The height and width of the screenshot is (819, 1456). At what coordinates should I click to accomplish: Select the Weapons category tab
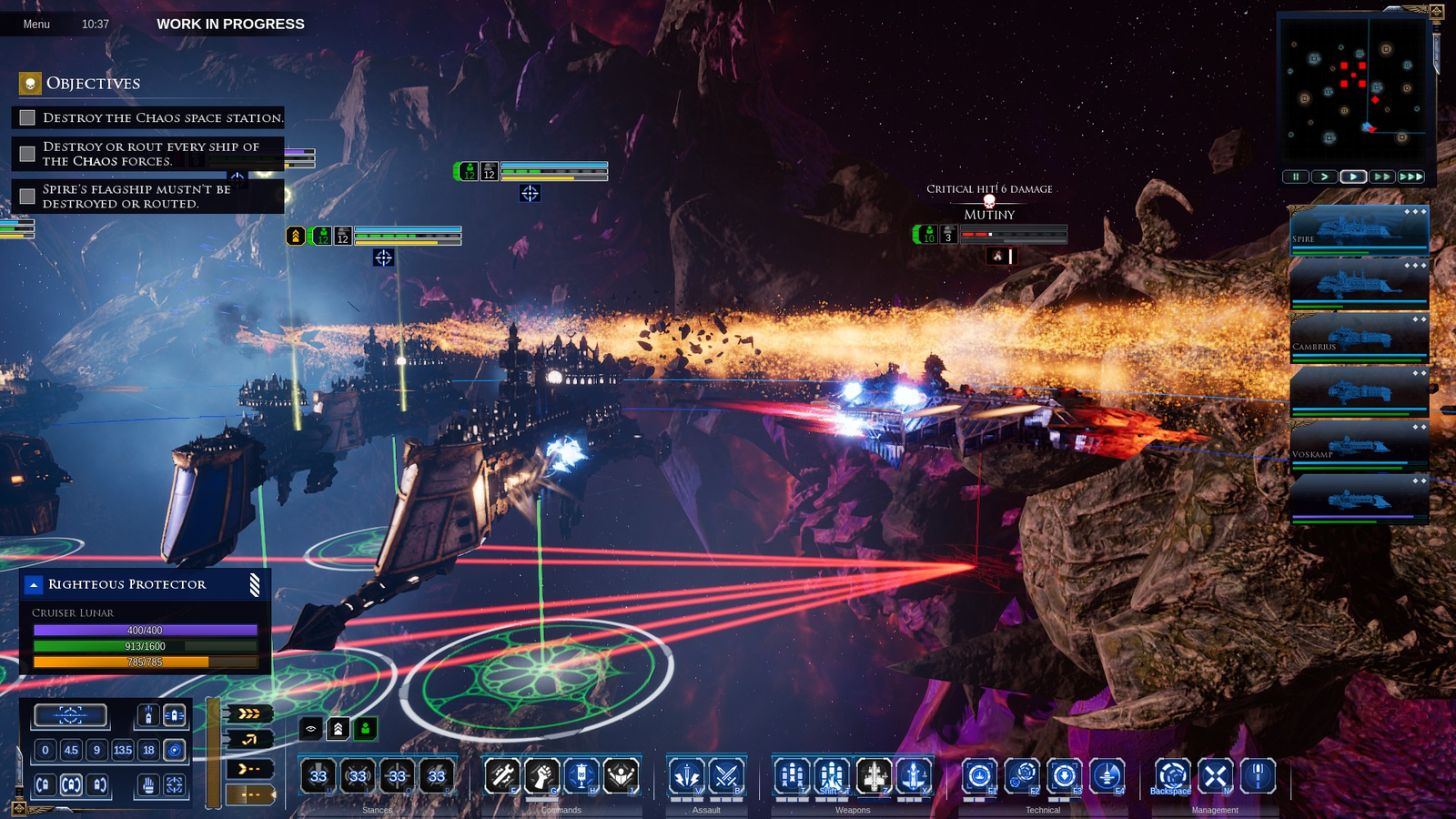point(853,809)
